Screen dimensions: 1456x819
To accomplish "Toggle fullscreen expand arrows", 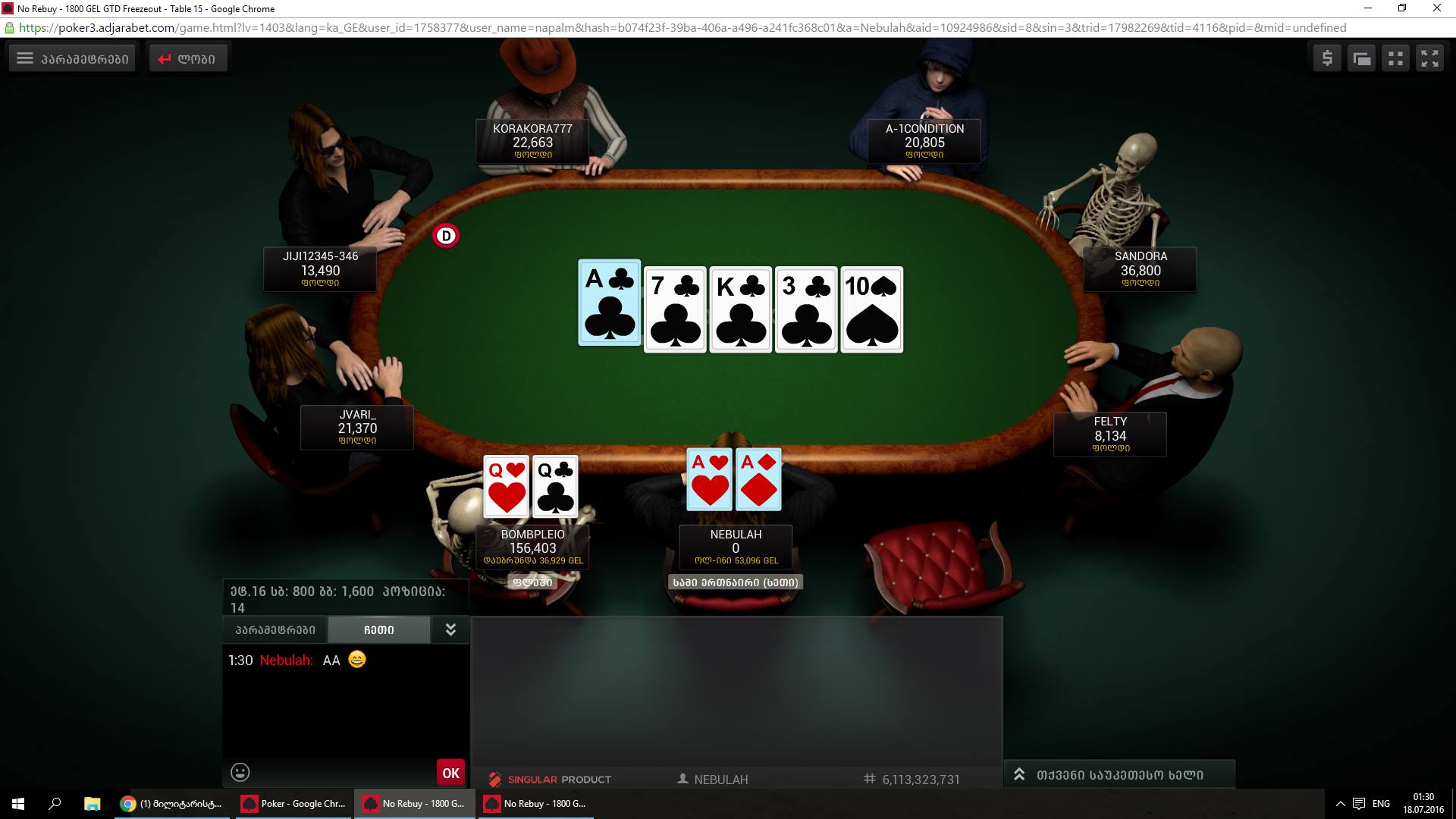I will tap(1429, 58).
